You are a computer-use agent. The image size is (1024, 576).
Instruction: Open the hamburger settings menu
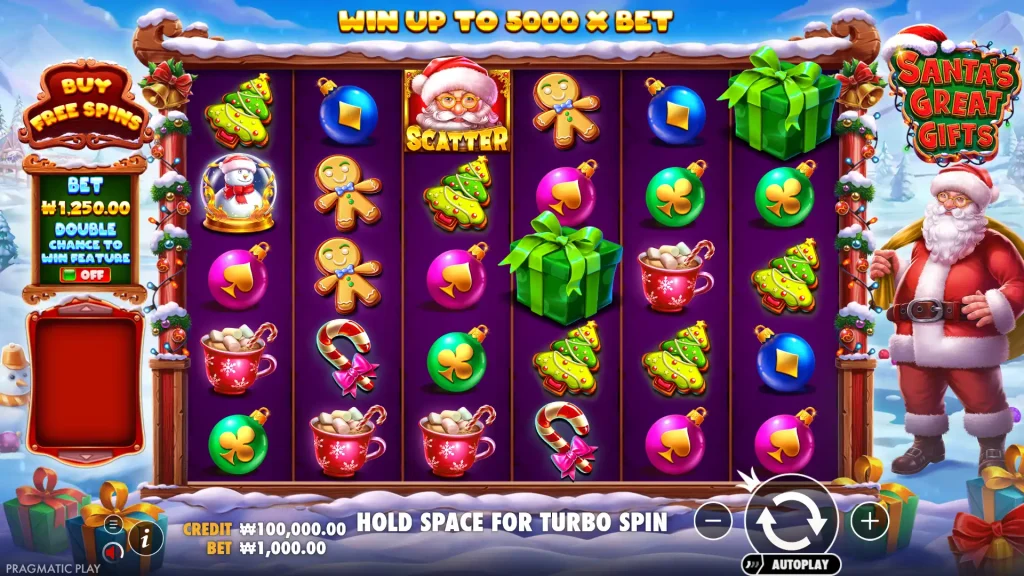tap(113, 524)
